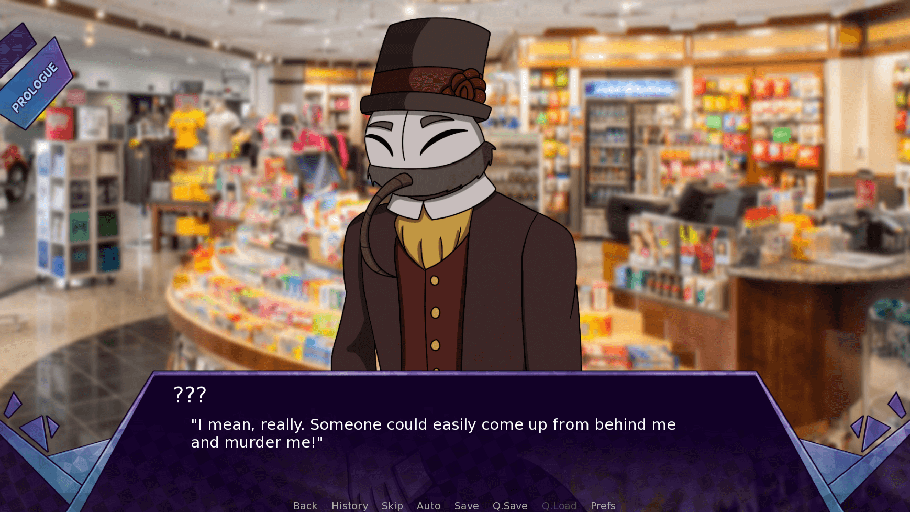Viewport: 910px width, 512px height.
Task: Open Prefs settings
Action: tap(603, 505)
